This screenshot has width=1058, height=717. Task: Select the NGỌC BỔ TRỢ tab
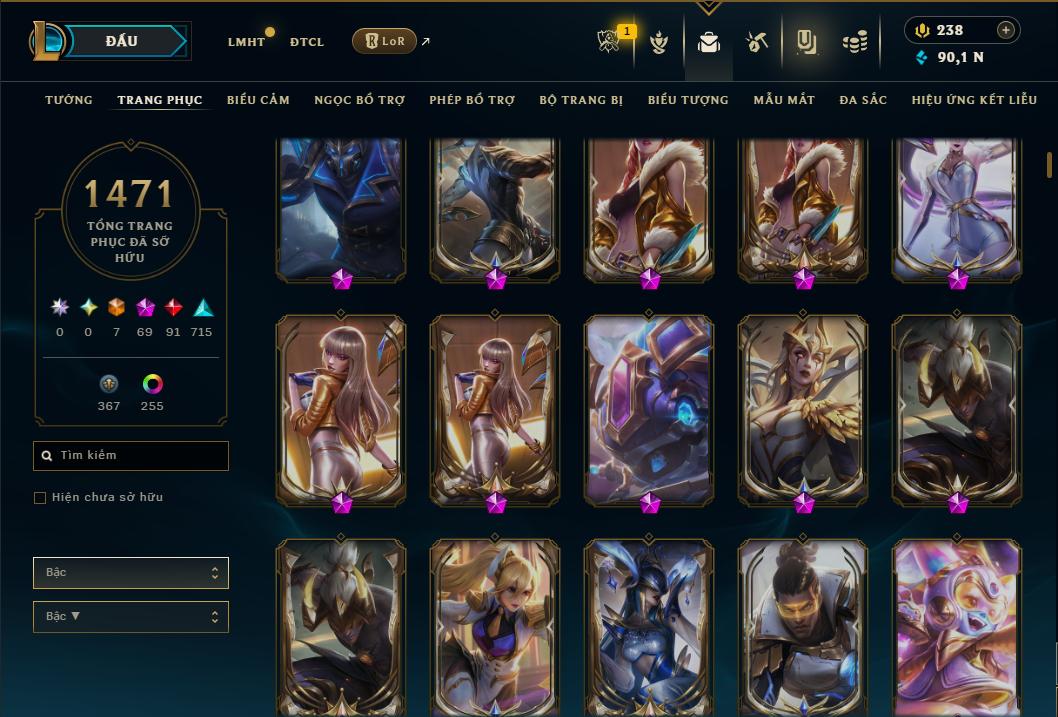point(359,100)
